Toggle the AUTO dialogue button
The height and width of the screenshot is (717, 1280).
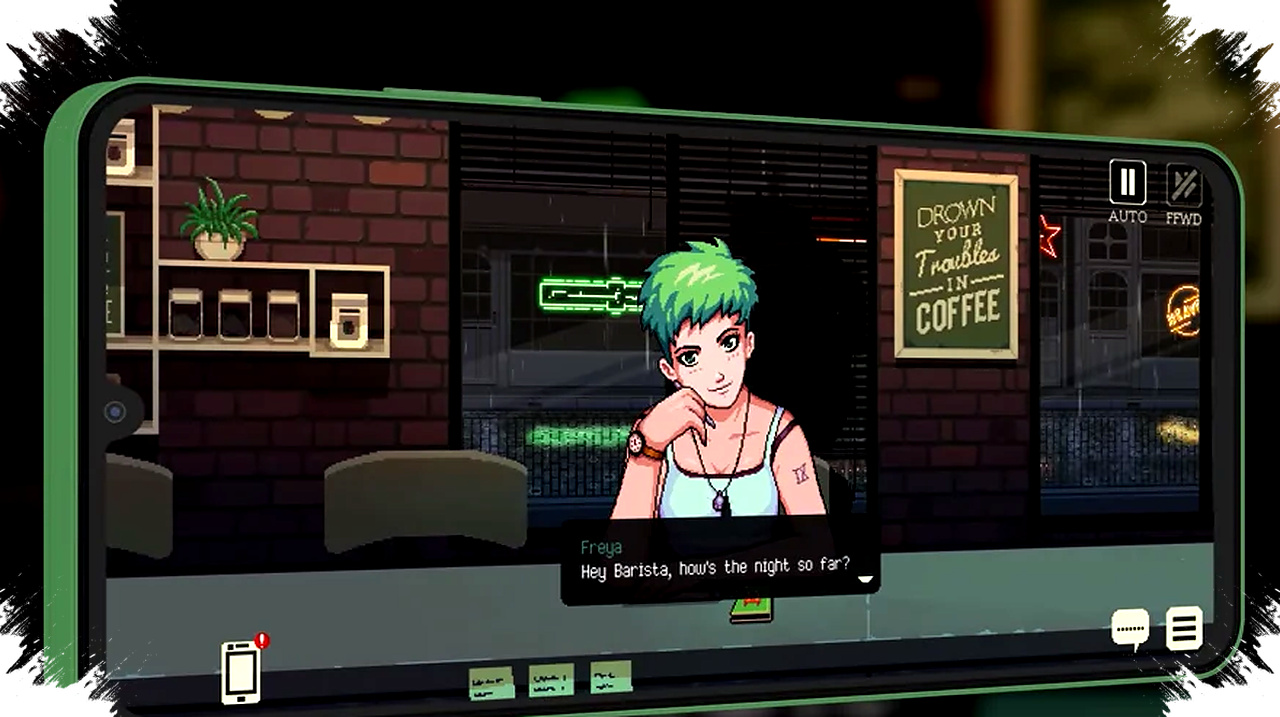(1127, 184)
